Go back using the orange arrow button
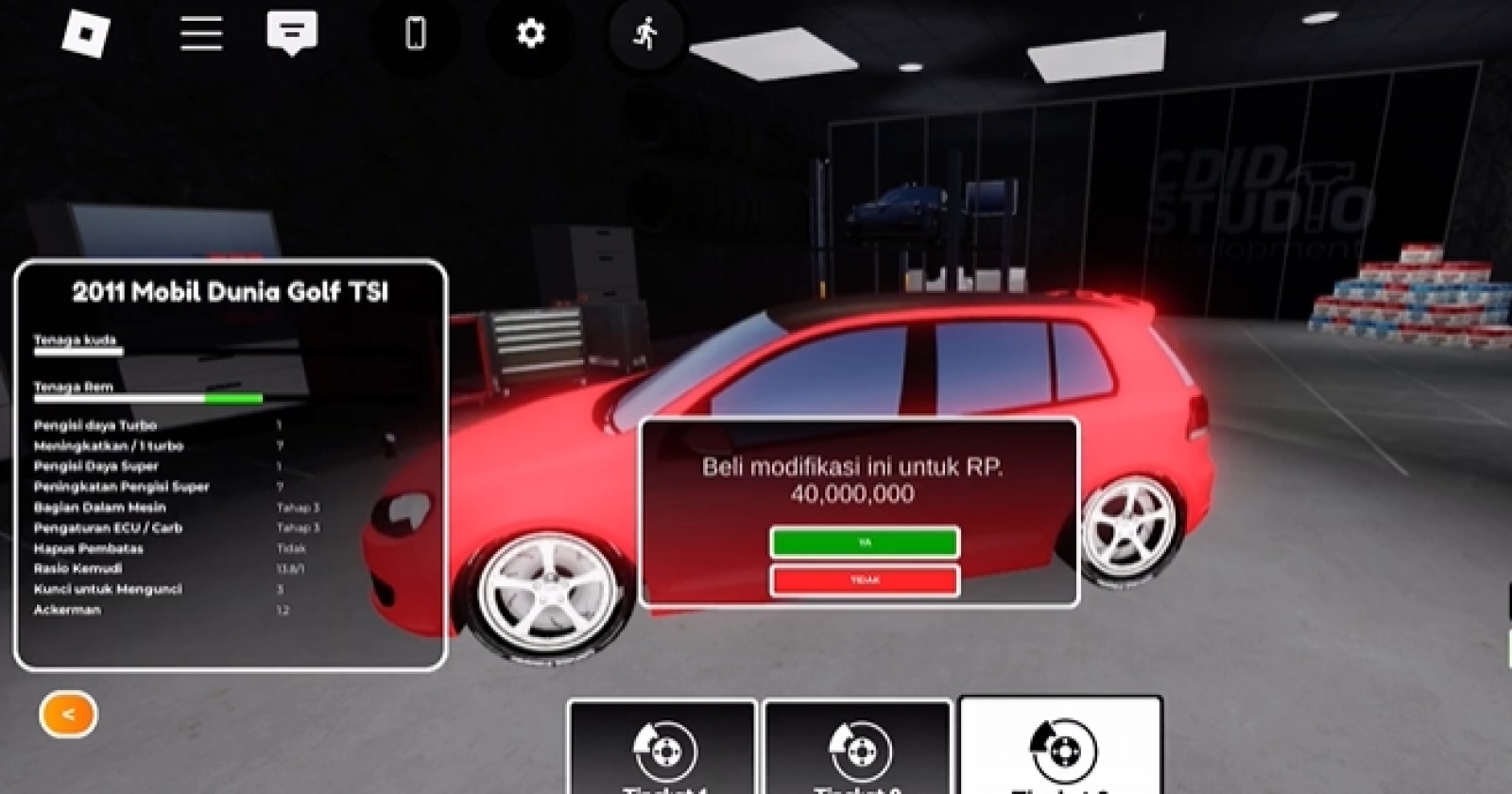The width and height of the screenshot is (1512, 794). (x=68, y=715)
